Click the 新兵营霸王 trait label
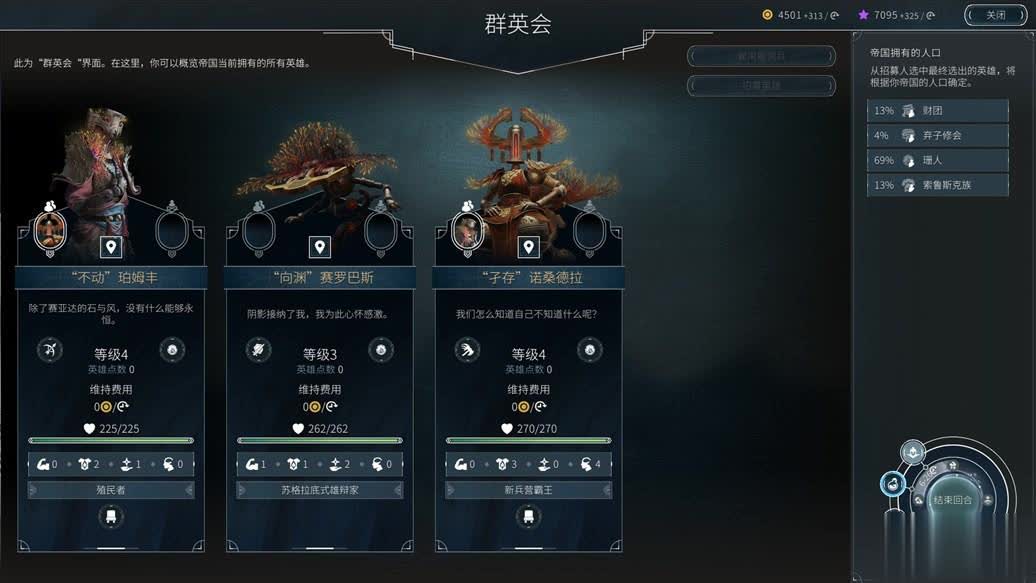1036x583 pixels. coord(528,490)
